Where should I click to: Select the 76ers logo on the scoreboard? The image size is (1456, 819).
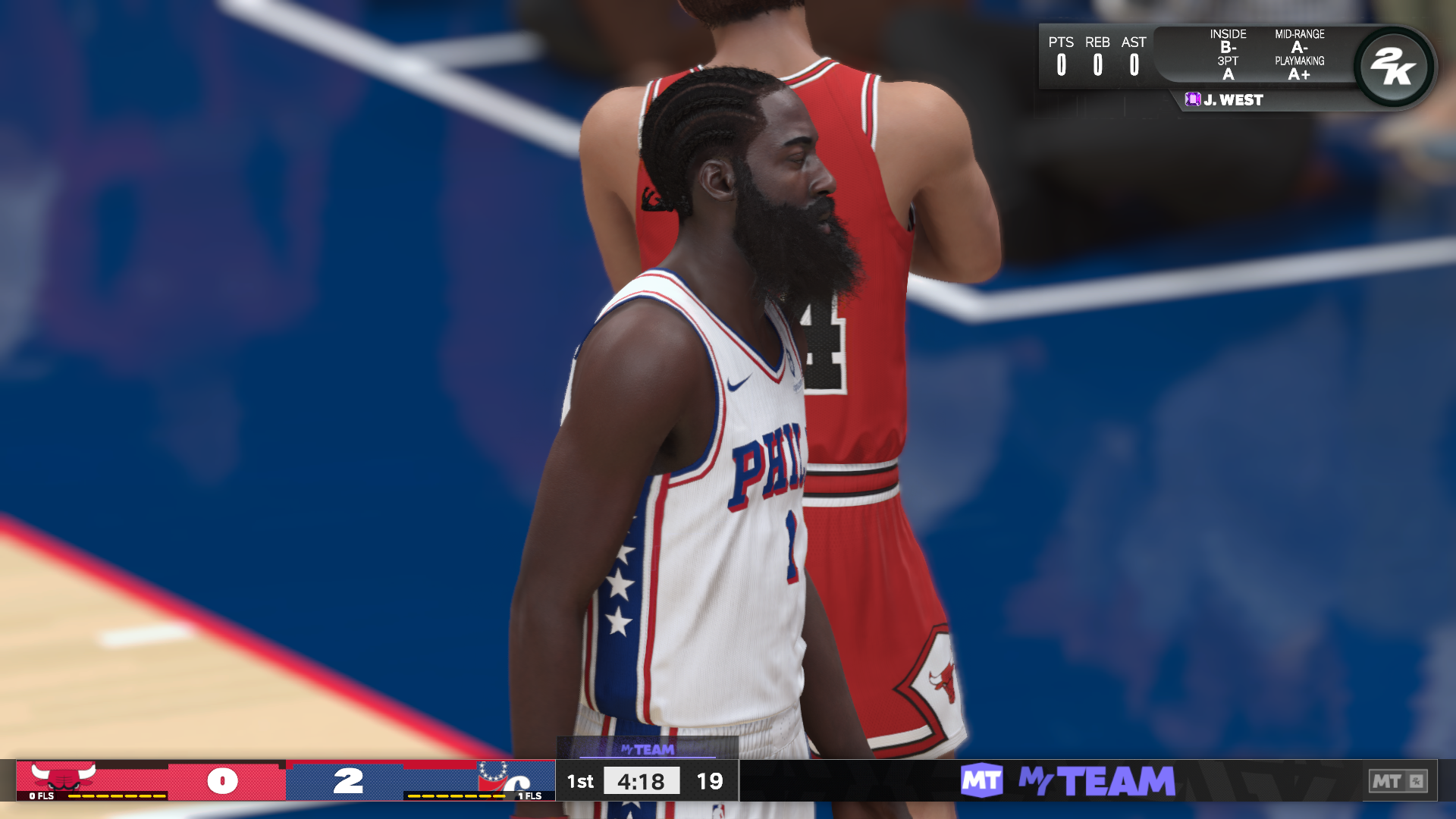click(494, 781)
